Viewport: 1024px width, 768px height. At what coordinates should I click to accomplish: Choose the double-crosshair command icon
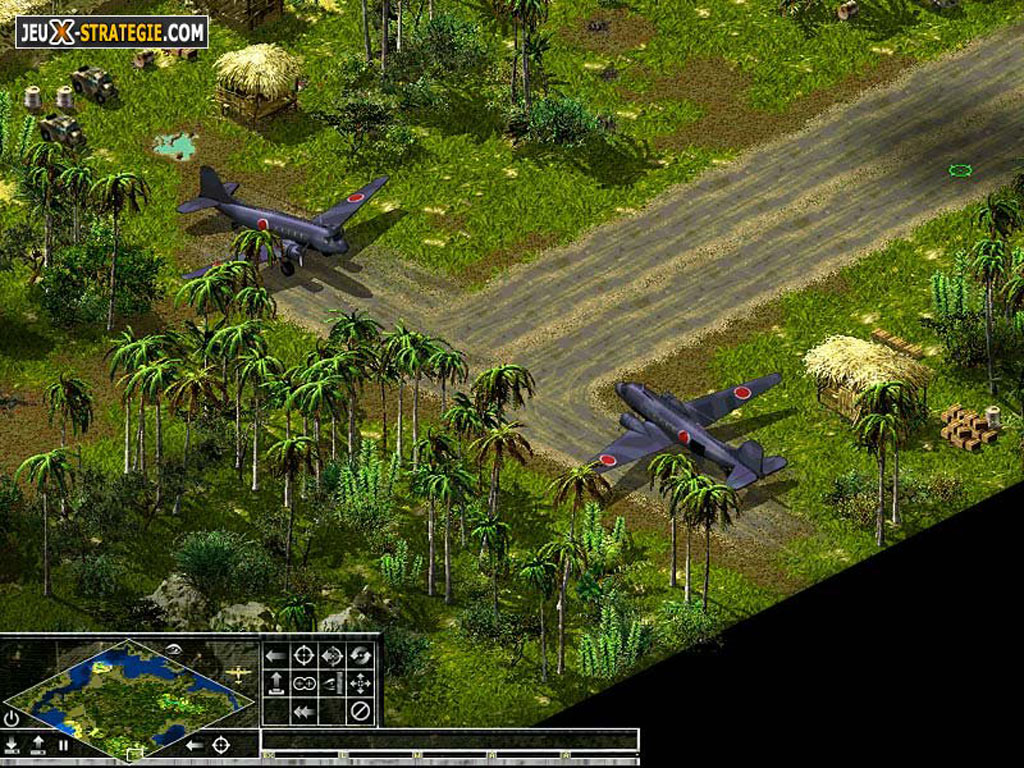[304, 684]
